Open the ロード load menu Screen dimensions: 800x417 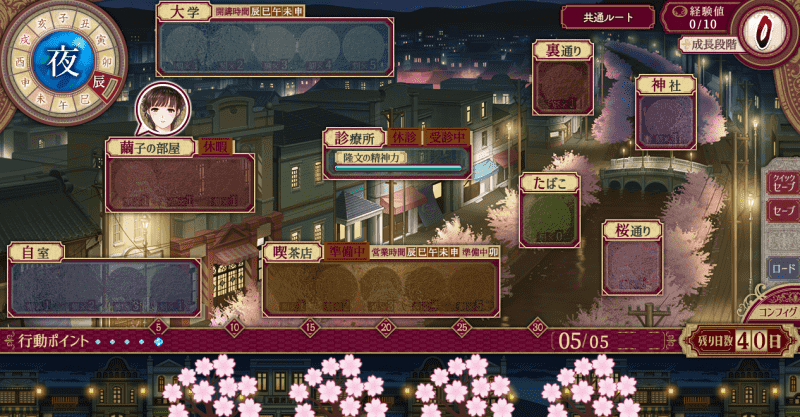click(x=782, y=269)
